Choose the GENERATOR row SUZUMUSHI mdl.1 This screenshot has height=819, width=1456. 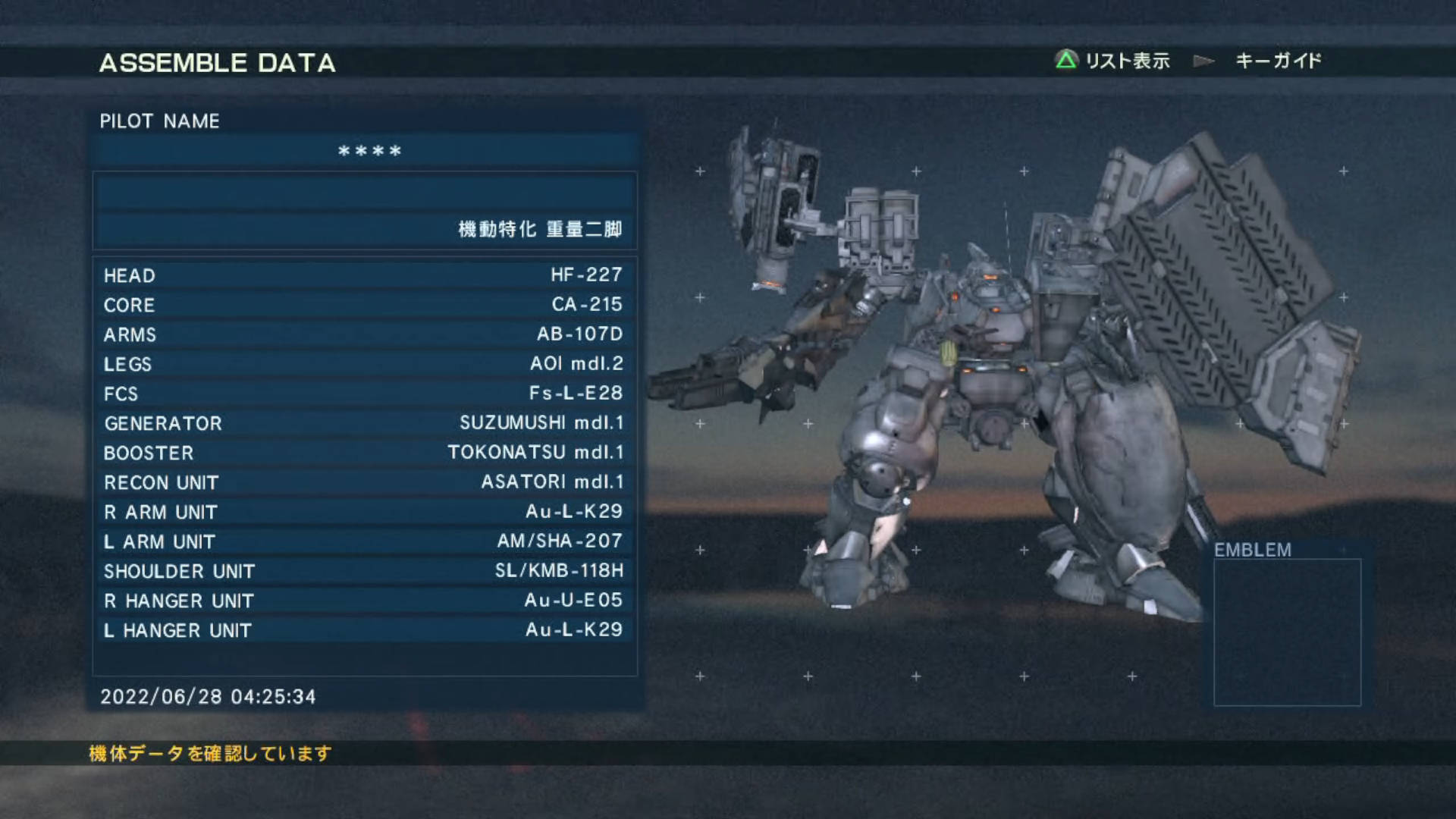[364, 422]
